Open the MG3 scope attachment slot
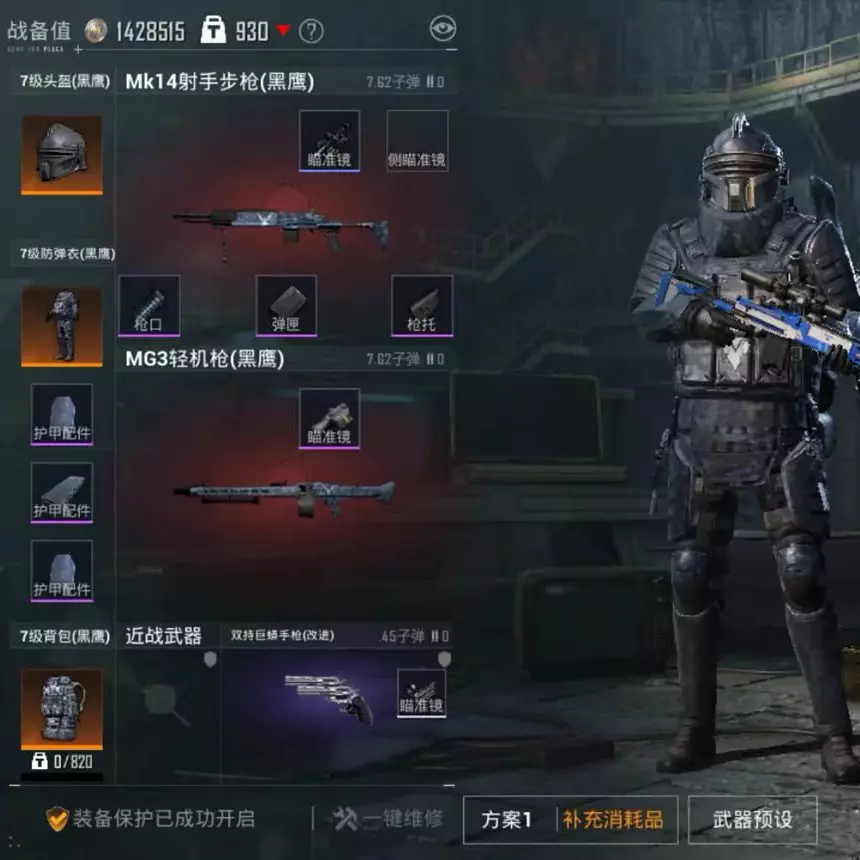860x860 pixels. 329,418
